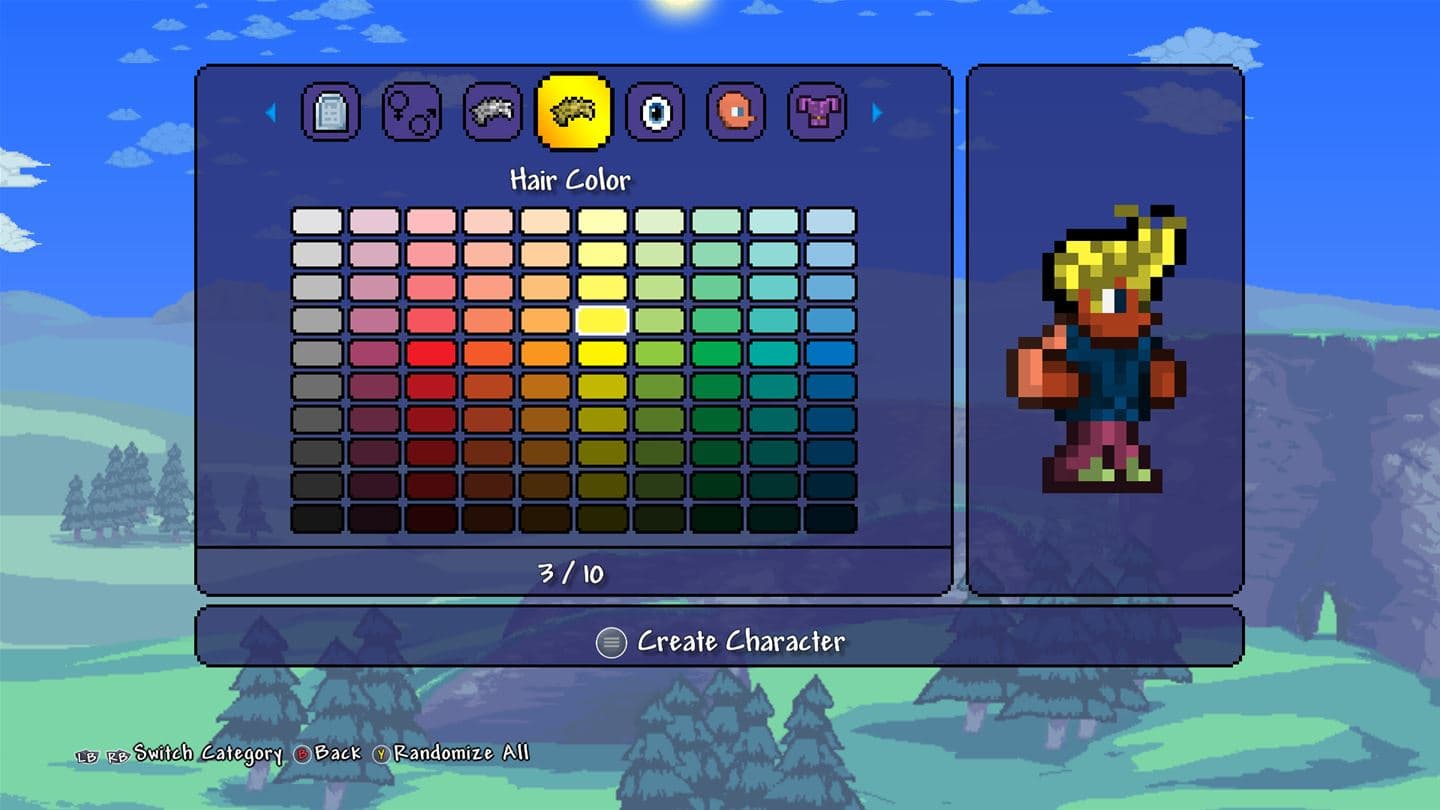Click the highlighted yellow Hair Color icon
The width and height of the screenshot is (1440, 810).
click(575, 111)
